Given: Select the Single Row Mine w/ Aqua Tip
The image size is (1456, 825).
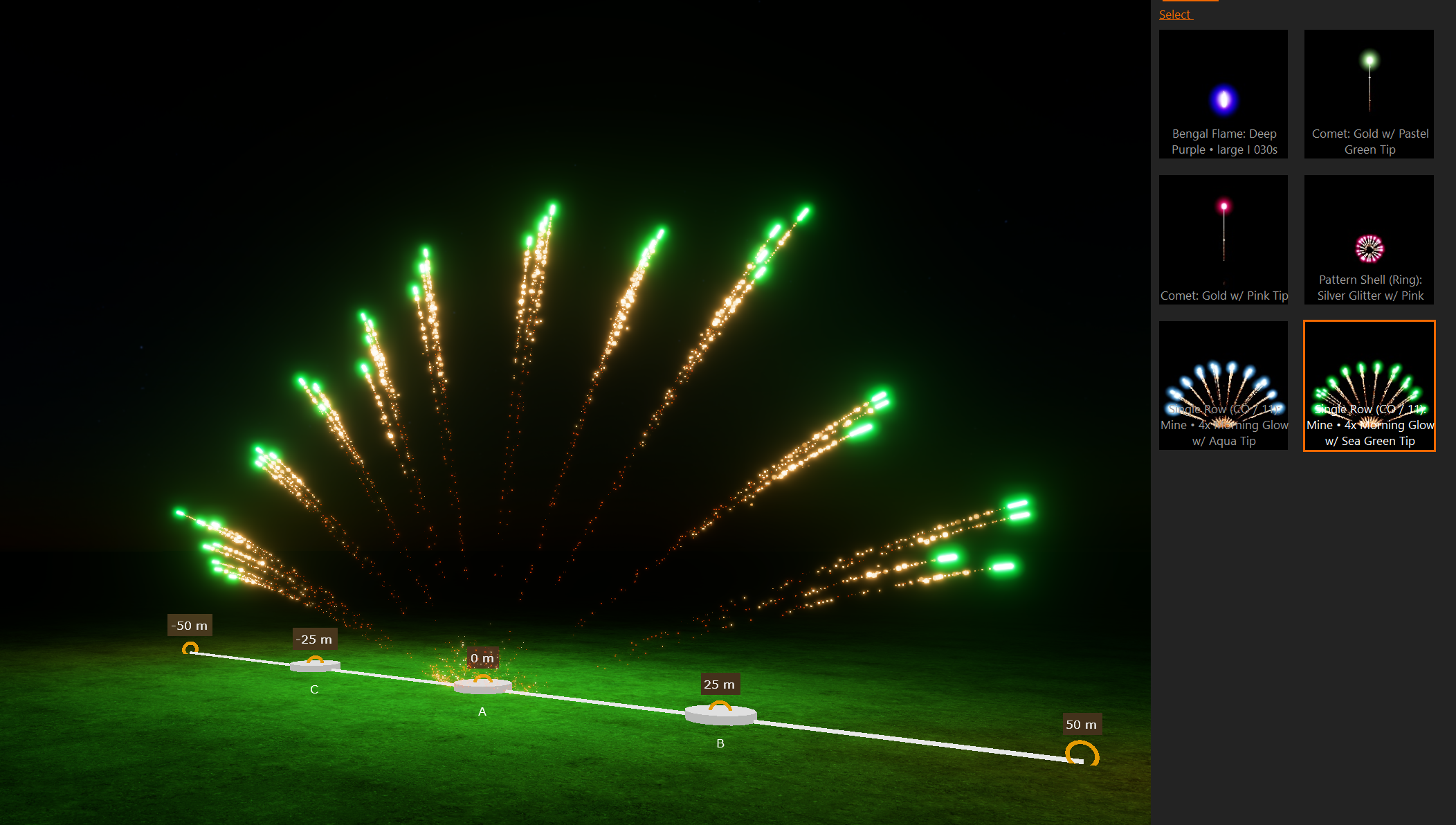Looking at the screenshot, I should [1223, 386].
